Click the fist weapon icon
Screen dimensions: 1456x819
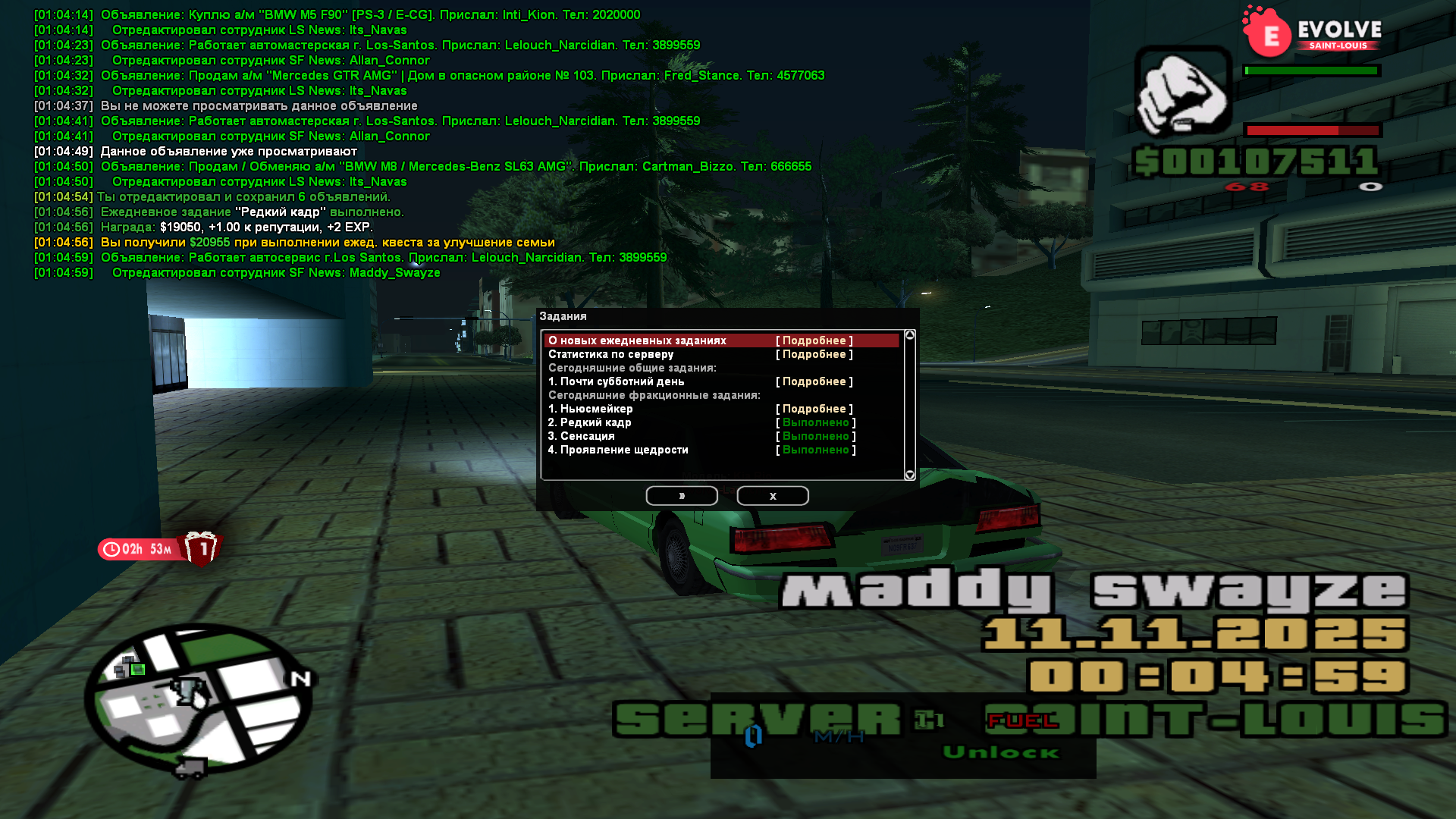click(x=1182, y=91)
